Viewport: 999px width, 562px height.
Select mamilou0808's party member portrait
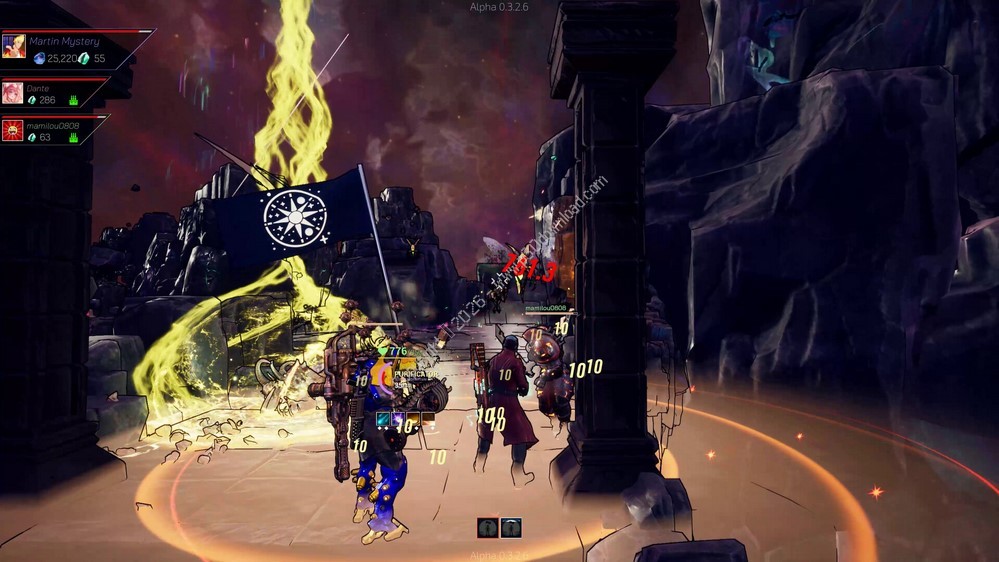pos(12,131)
